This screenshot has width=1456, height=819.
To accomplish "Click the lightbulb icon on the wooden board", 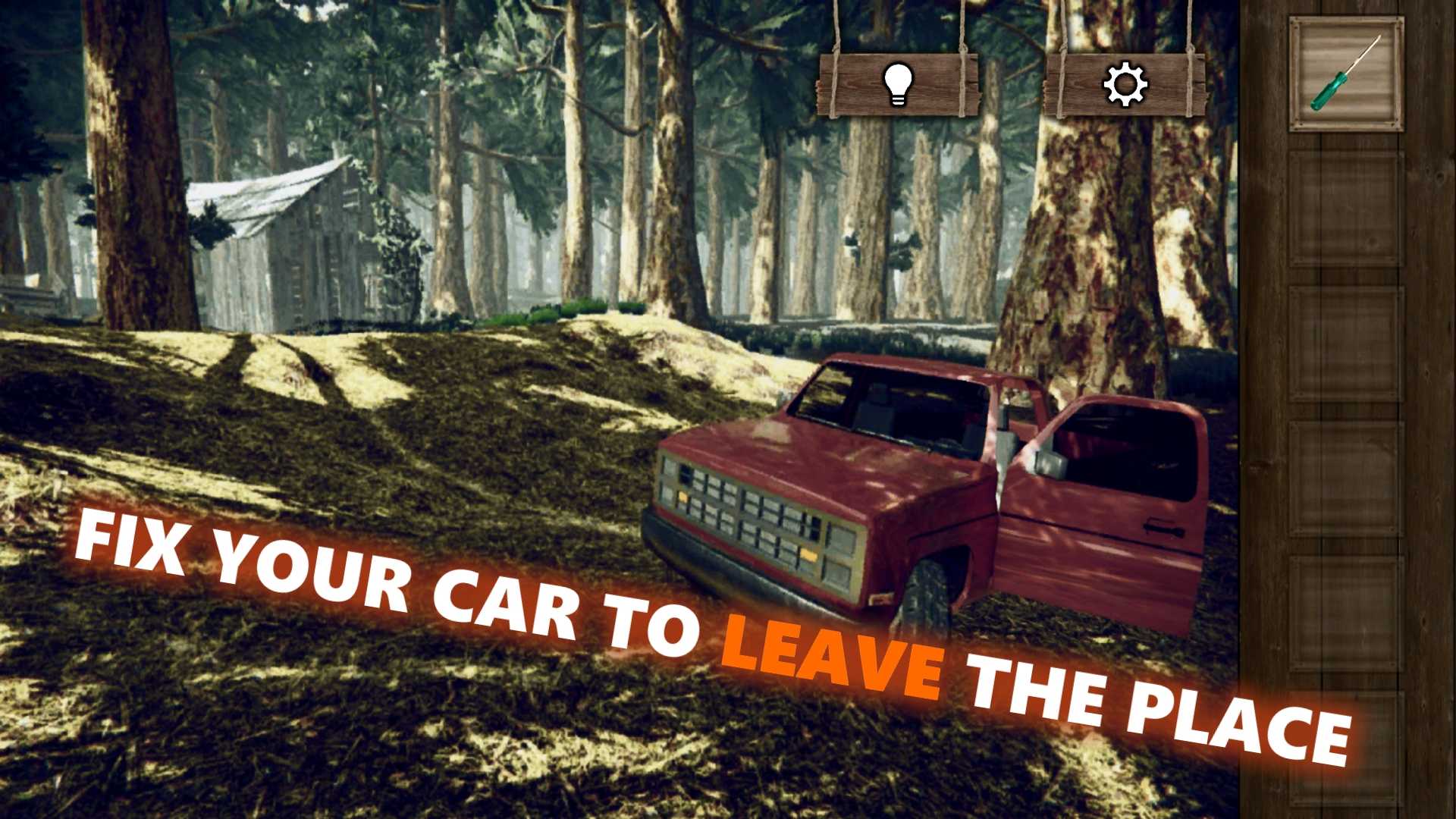I will [898, 83].
